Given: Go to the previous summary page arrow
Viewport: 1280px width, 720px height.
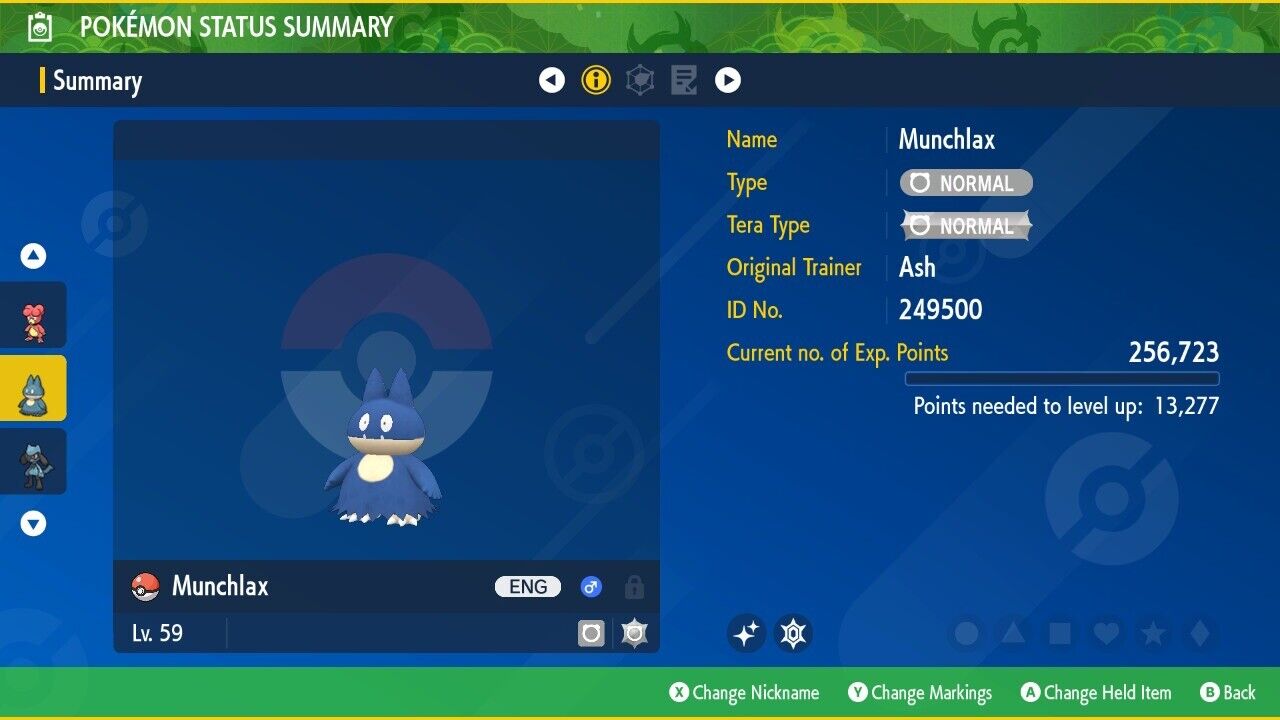Looking at the screenshot, I should tap(552, 80).
